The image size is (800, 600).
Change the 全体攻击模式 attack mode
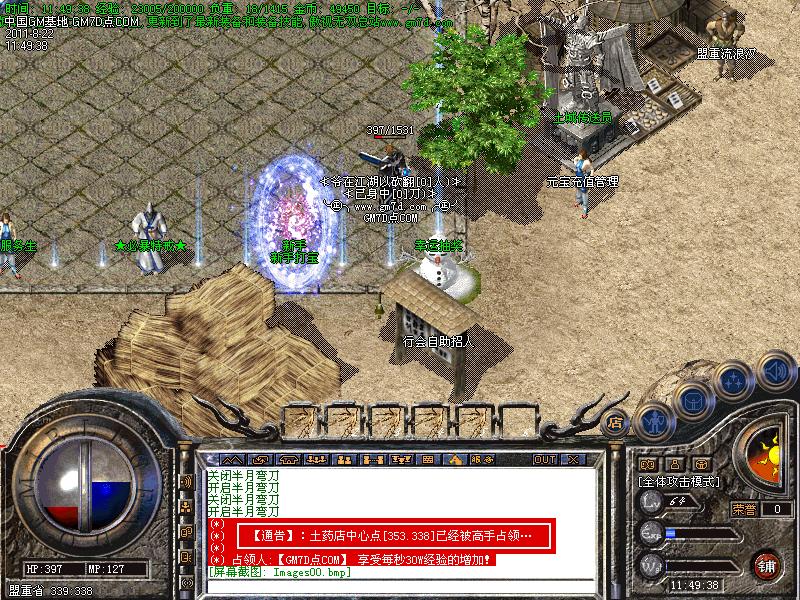point(679,481)
